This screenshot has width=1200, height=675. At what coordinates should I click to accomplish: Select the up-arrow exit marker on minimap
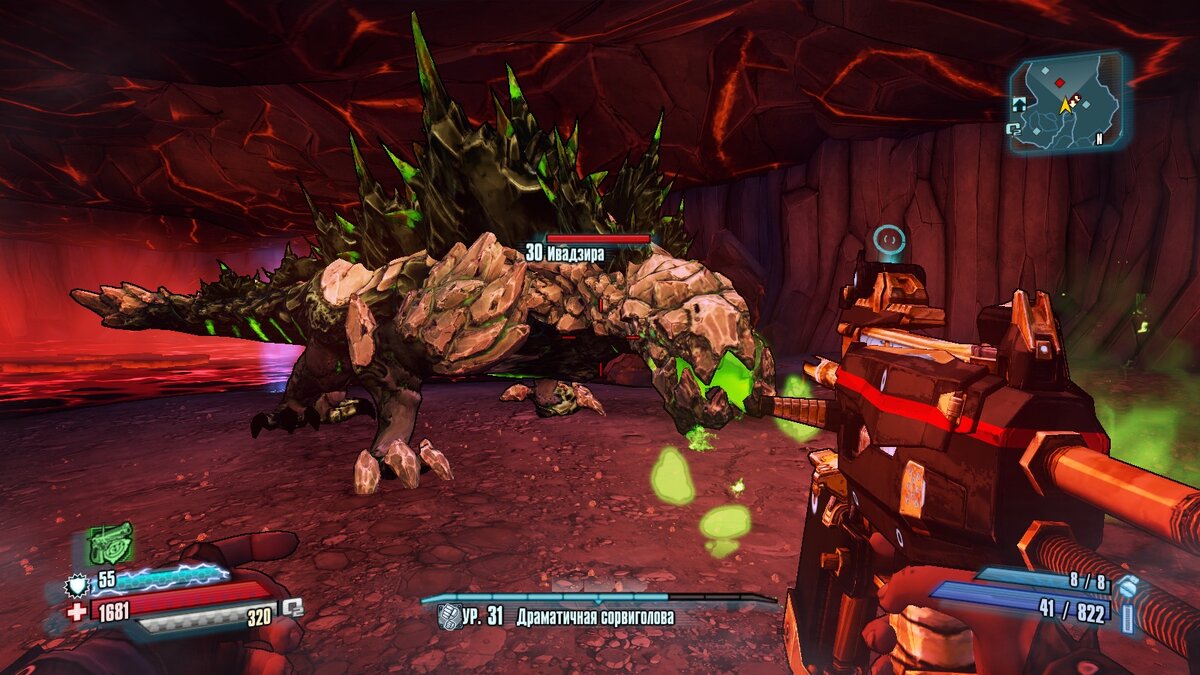point(1019,103)
